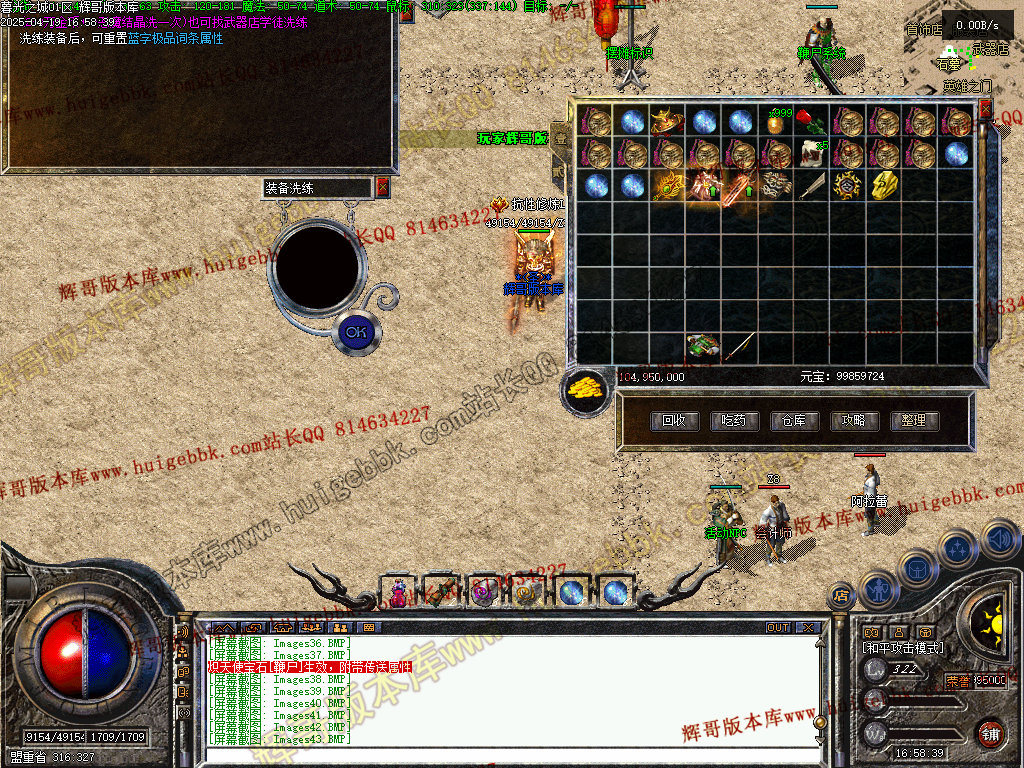Image resolution: width=1024 pixels, height=768 pixels.
Task: Select the golden helmet in the bag
Action: [x=667, y=122]
